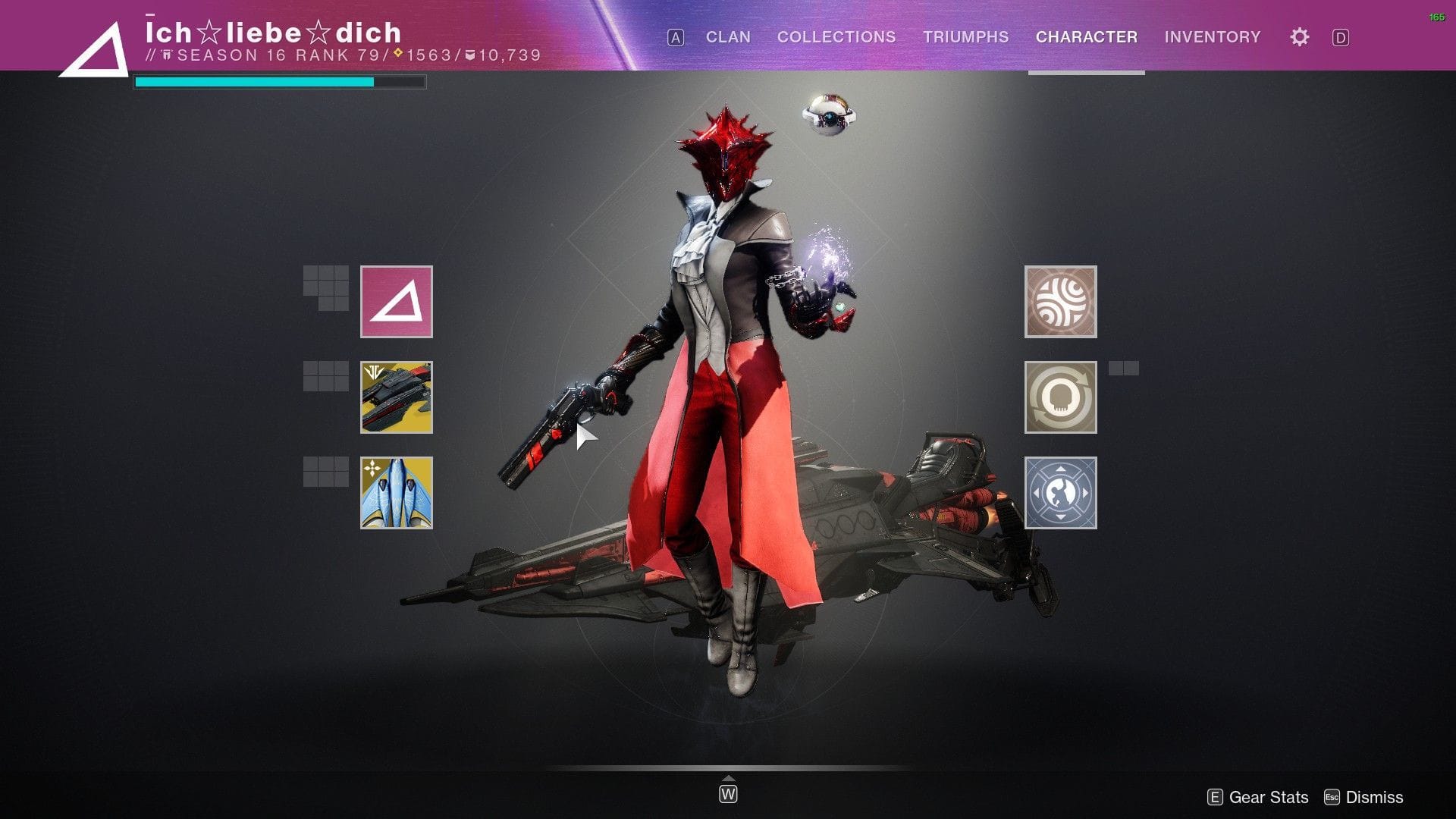This screenshot has height=819, width=1456.
Task: Go to the Triumphs menu entry
Action: pos(965,36)
